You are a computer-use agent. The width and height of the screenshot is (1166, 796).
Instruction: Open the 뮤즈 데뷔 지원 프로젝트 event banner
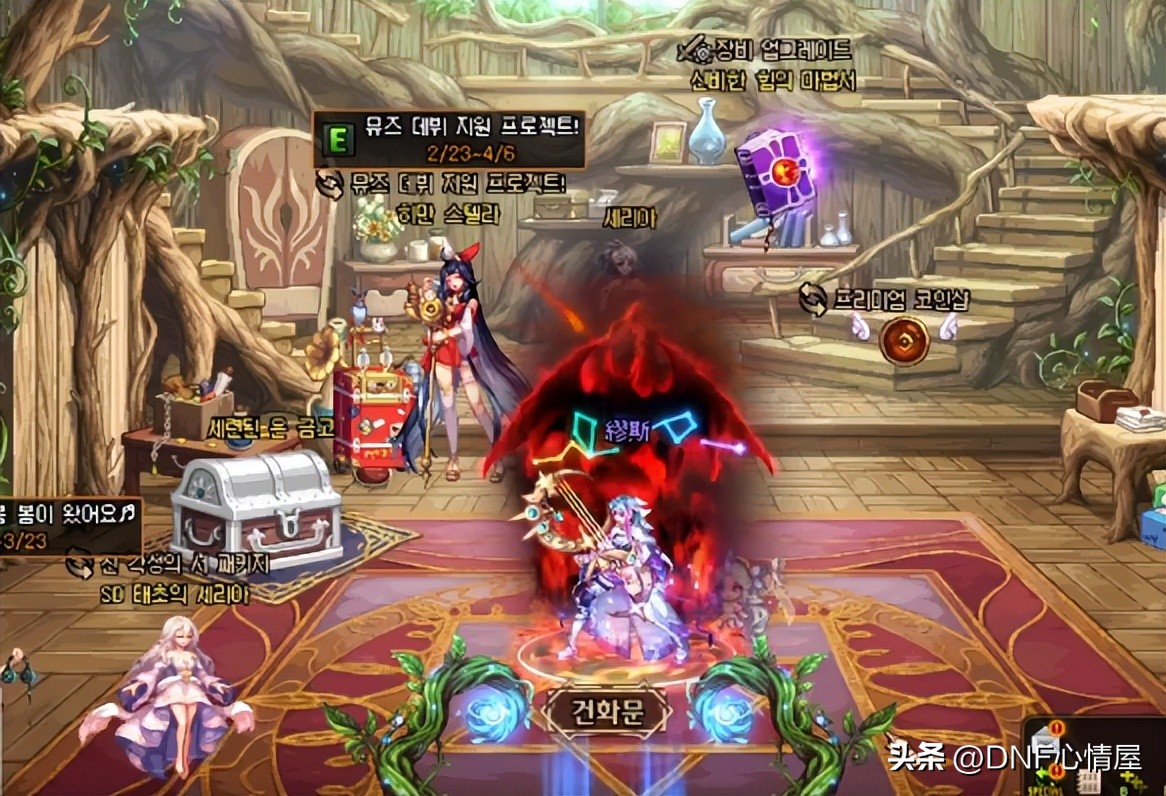pyautogui.click(x=449, y=139)
